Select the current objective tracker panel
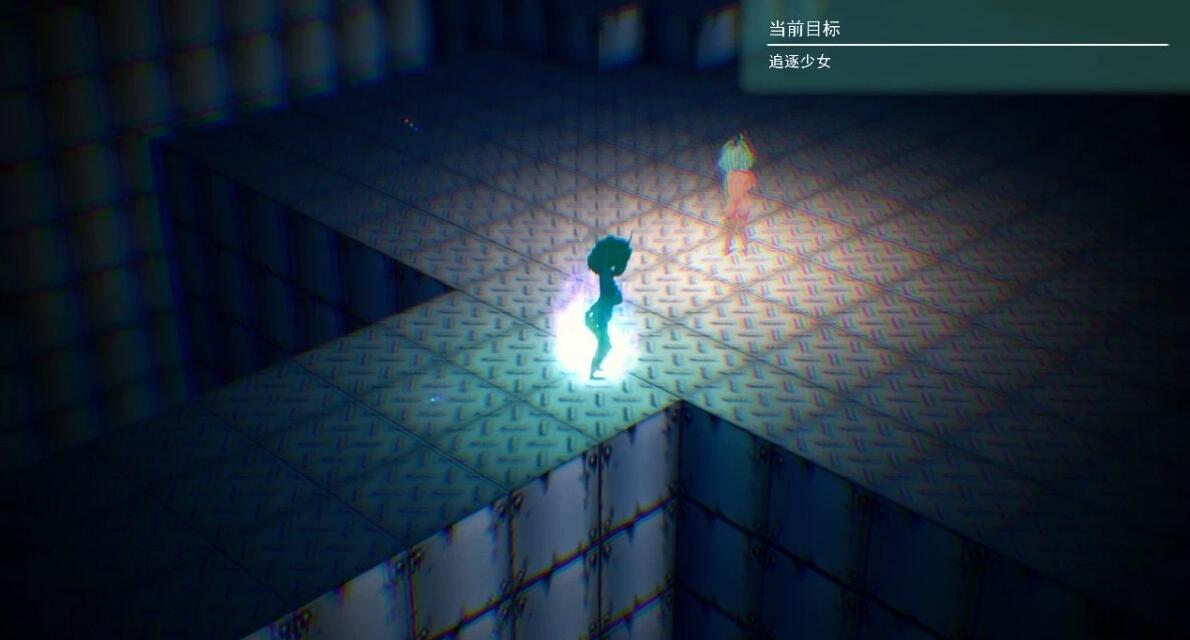The height and width of the screenshot is (640, 1190). click(x=965, y=45)
